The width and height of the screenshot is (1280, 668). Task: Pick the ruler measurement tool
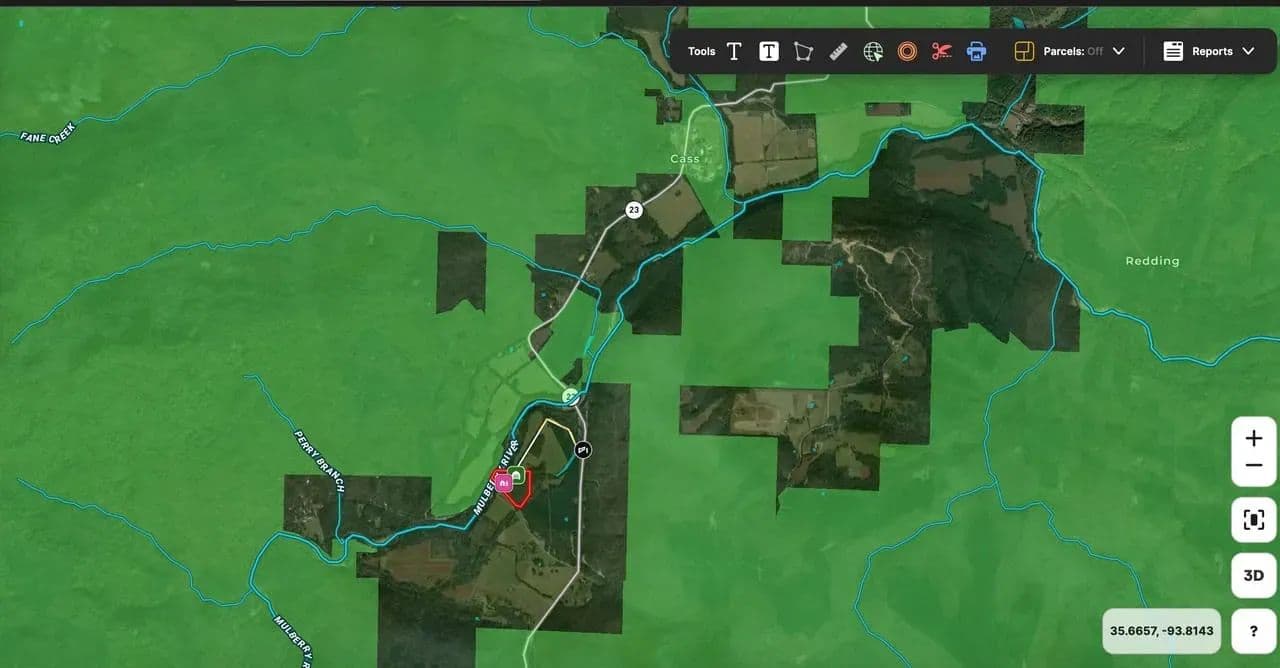point(838,52)
